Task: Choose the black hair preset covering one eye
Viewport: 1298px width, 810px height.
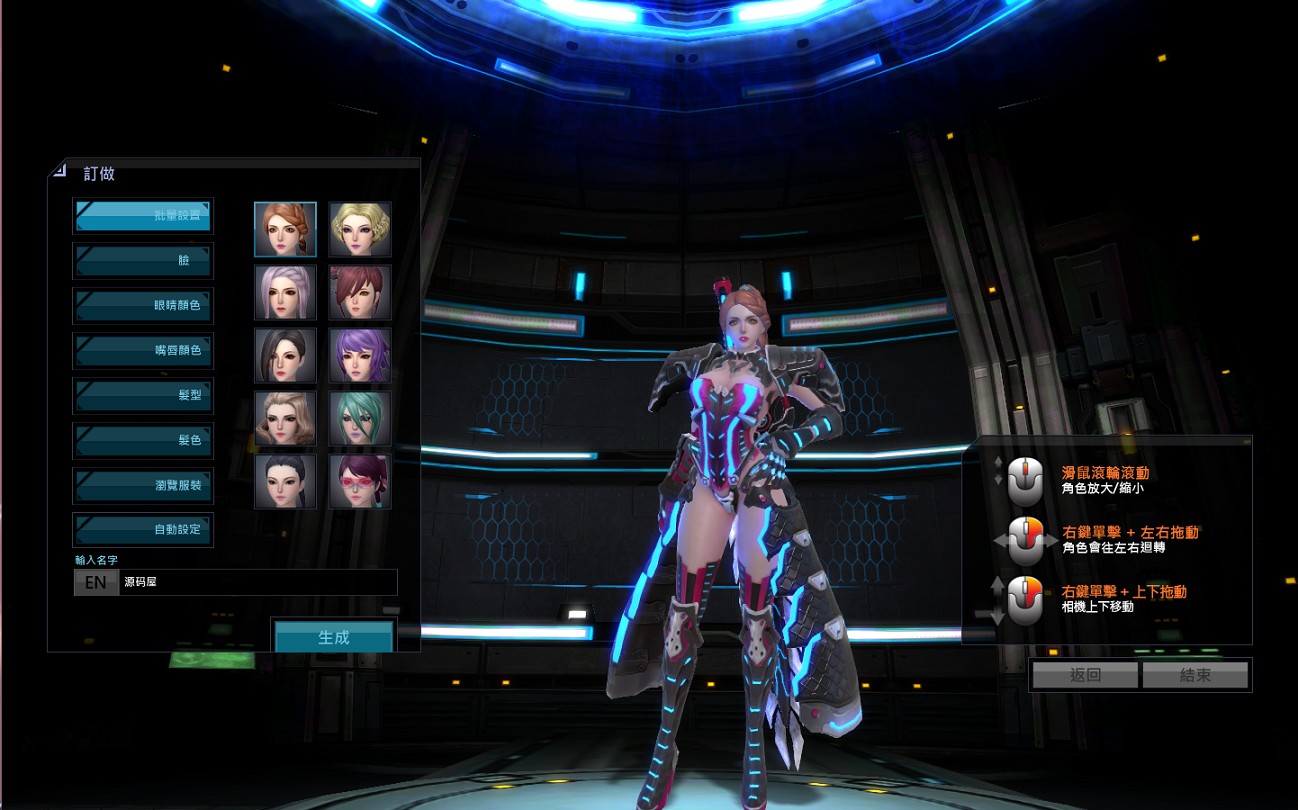Action: click(285, 356)
